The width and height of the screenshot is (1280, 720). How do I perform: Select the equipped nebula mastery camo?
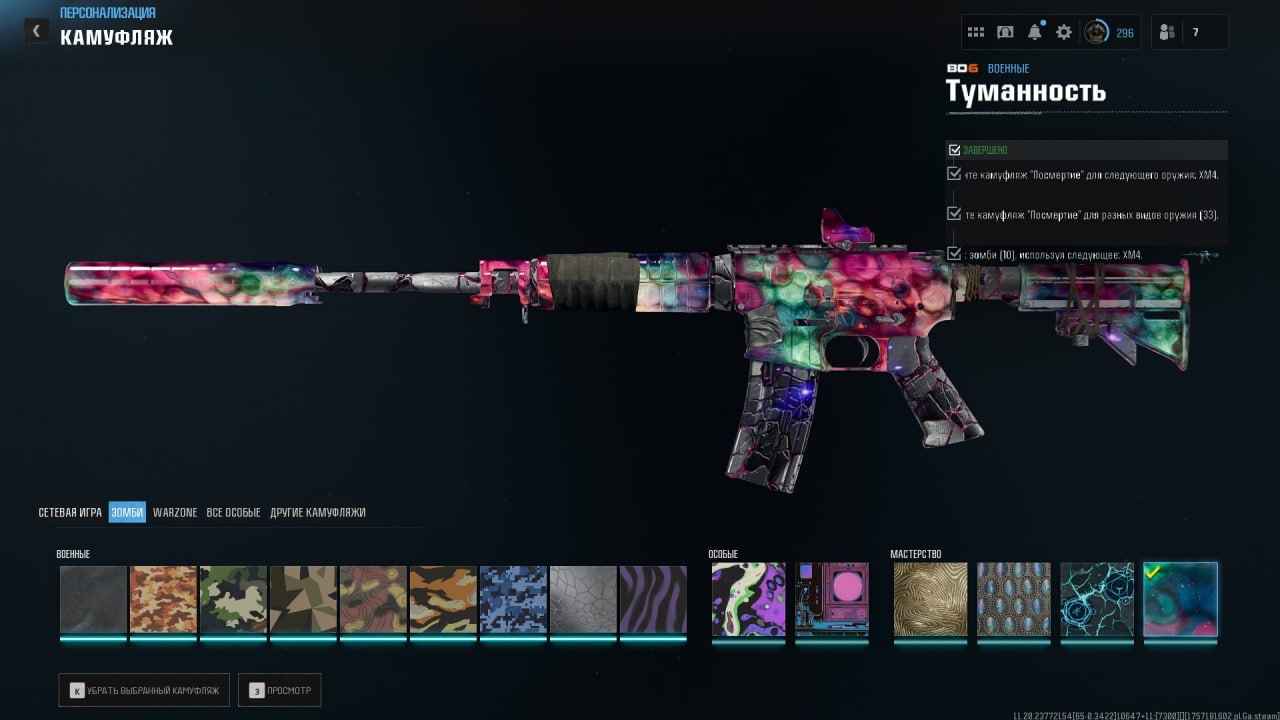pyautogui.click(x=1180, y=600)
